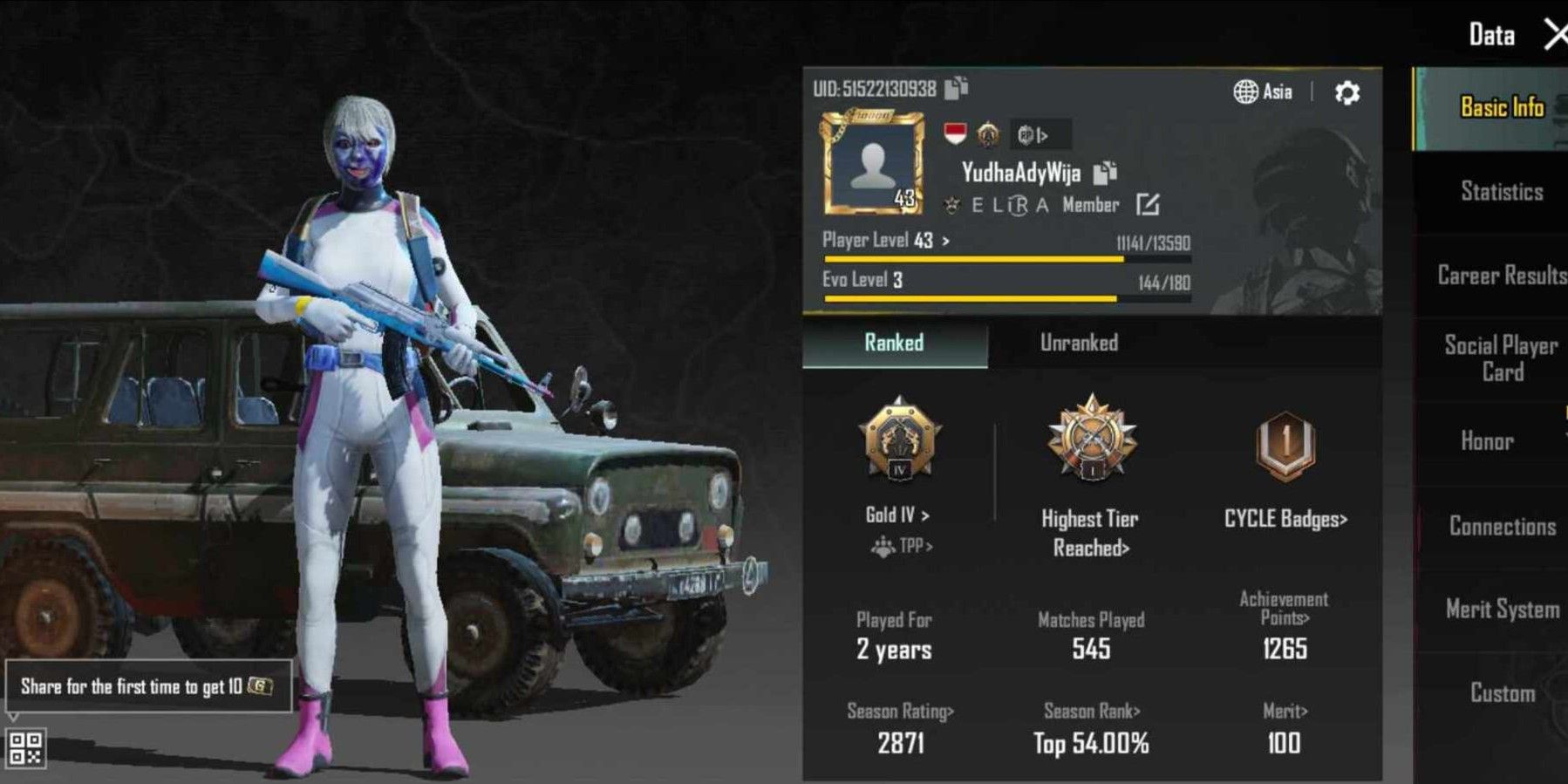This screenshot has height=784, width=1568.
Task: Open the settings gear icon
Action: point(1346,92)
